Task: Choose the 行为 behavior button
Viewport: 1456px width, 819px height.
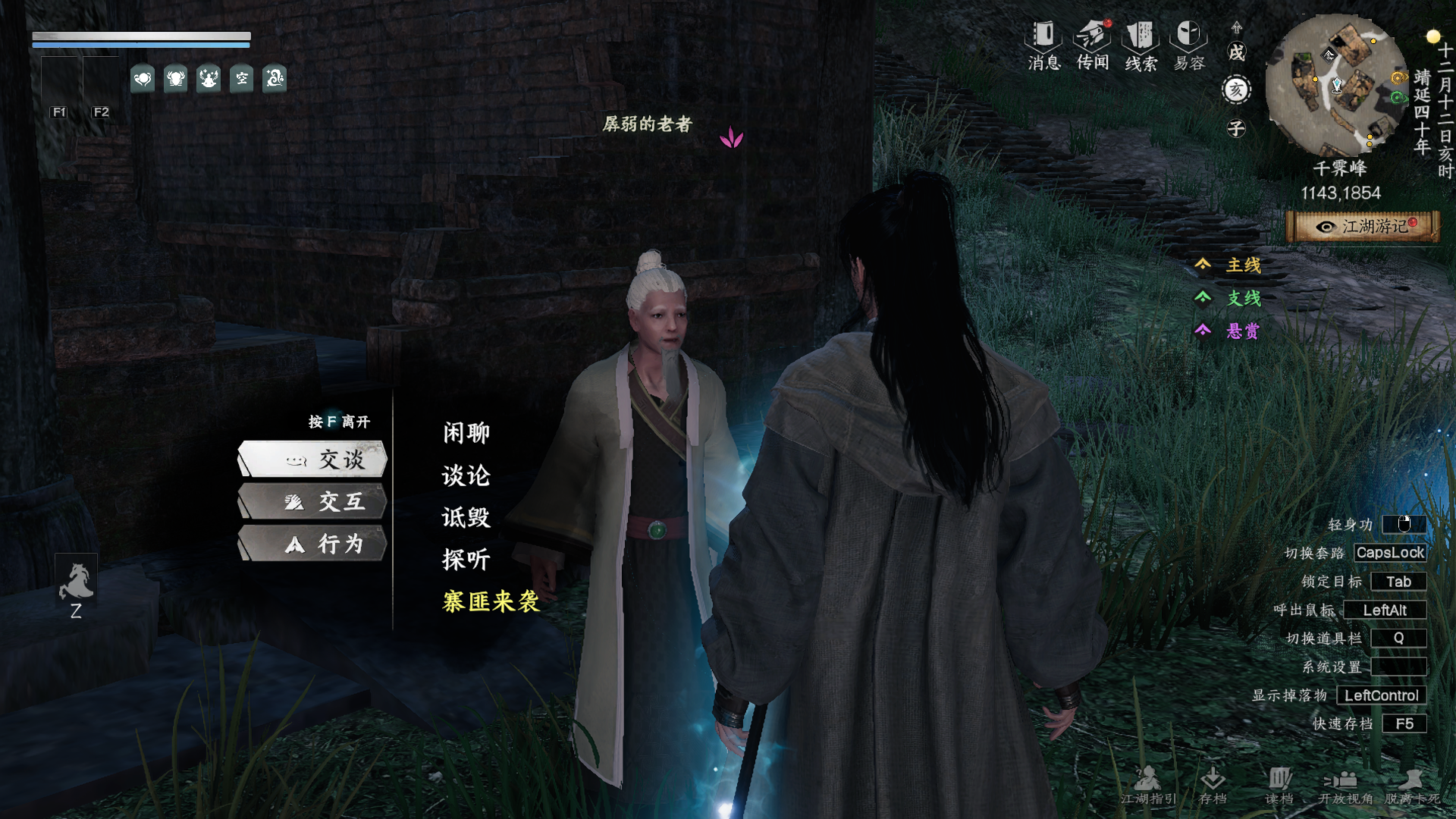Action: point(313,544)
